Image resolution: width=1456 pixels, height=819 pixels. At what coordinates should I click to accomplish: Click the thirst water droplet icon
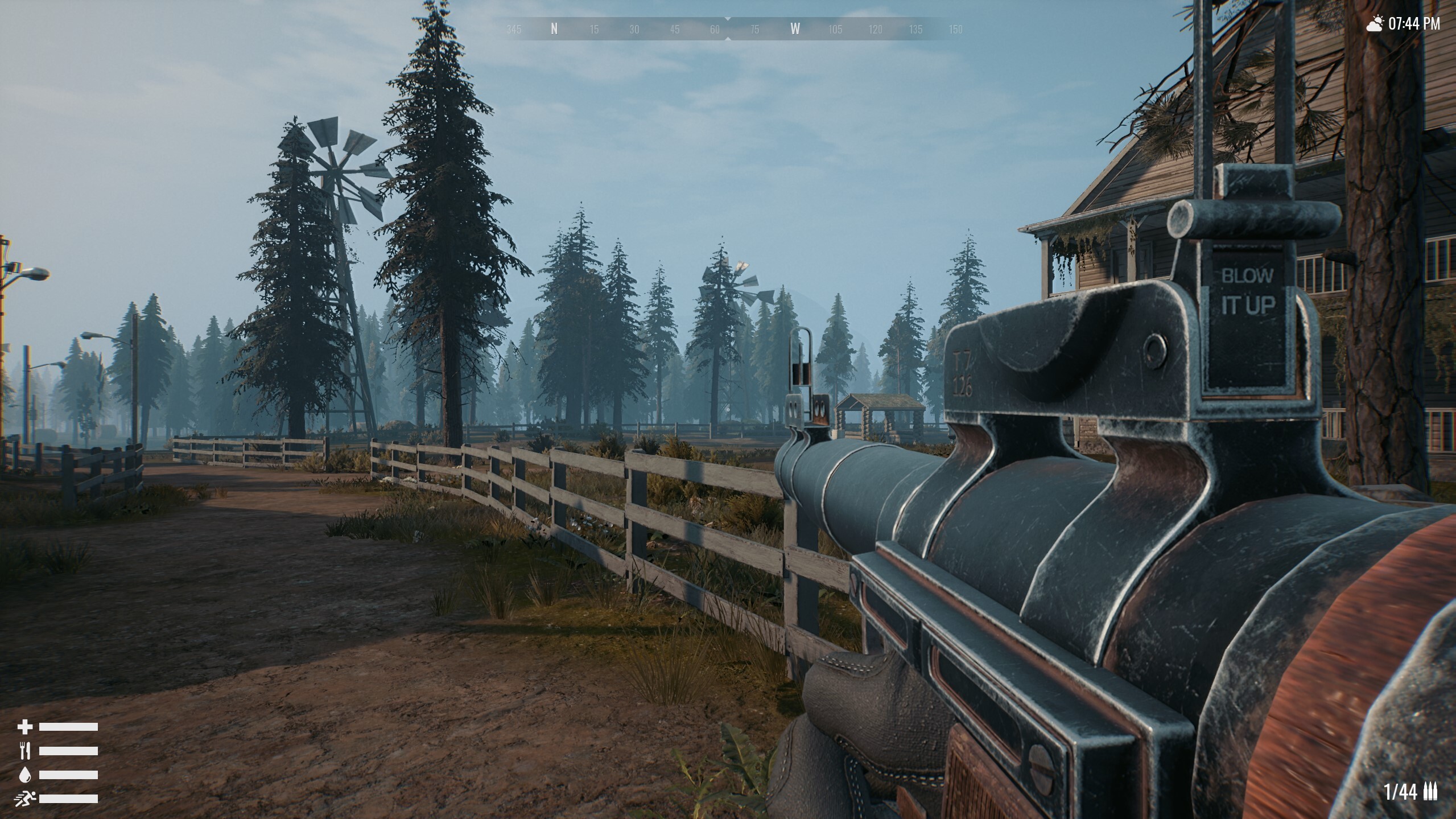24,775
